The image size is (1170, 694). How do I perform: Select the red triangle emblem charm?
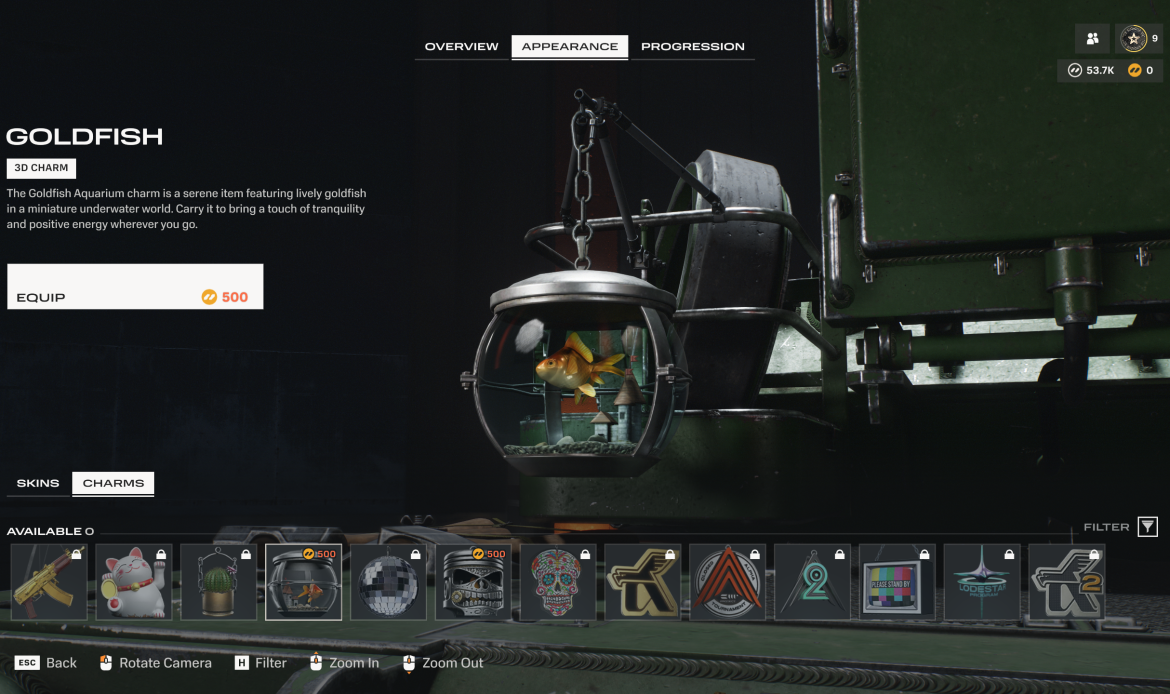pyautogui.click(x=727, y=582)
